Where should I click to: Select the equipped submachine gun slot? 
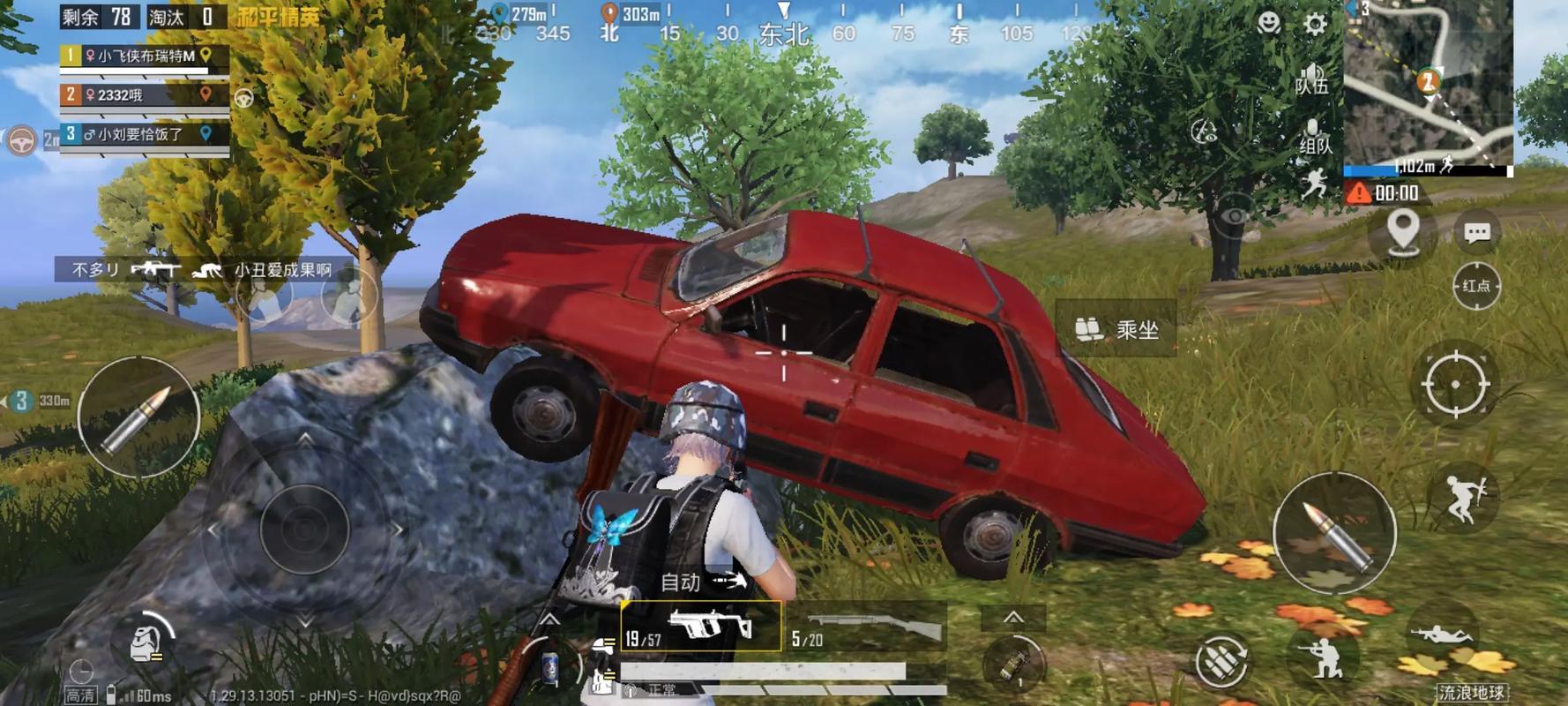pos(700,627)
